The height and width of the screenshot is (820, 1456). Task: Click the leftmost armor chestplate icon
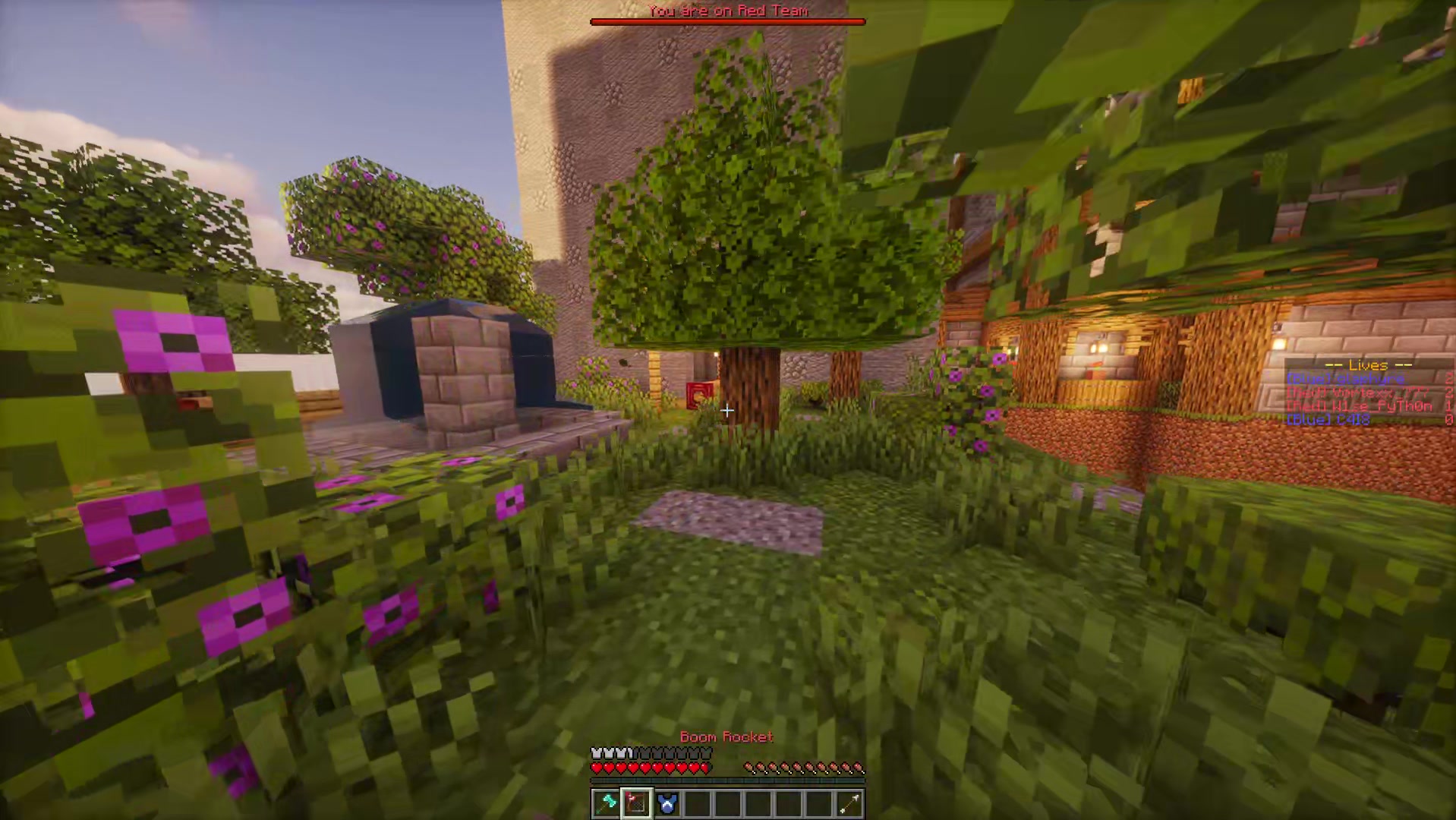click(x=596, y=752)
